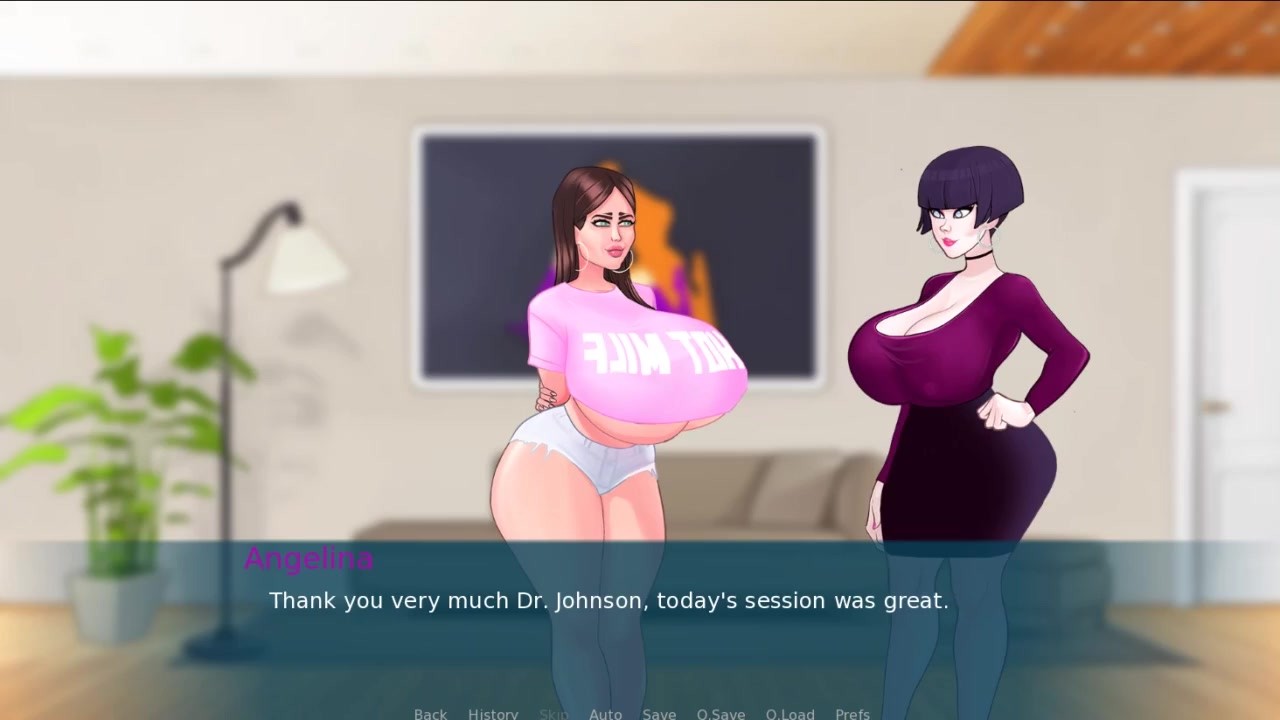Enable Auto dialogue advance
The image size is (1280, 720).
click(x=605, y=713)
